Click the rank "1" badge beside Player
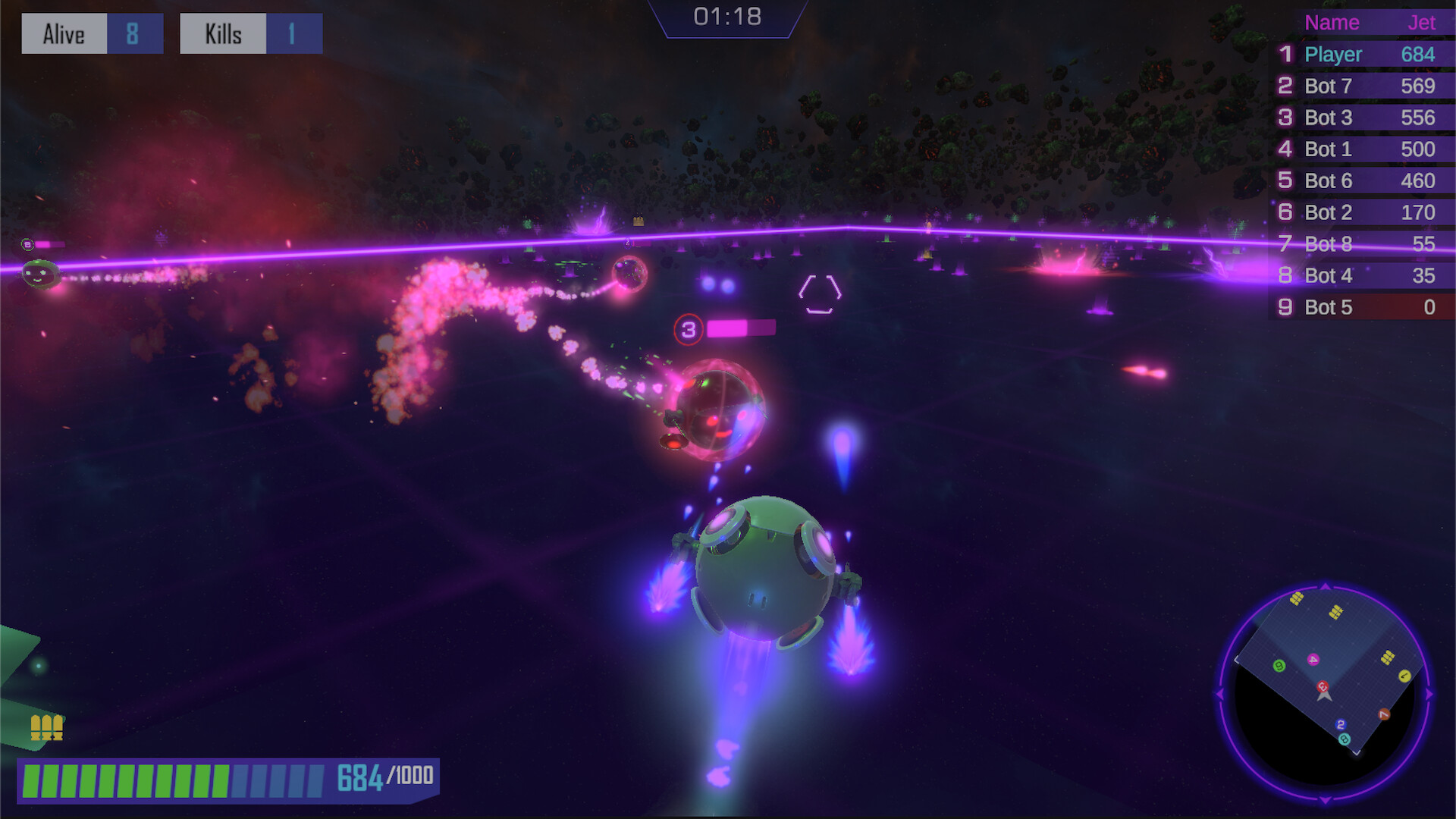This screenshot has height=819, width=1456. [x=1285, y=55]
